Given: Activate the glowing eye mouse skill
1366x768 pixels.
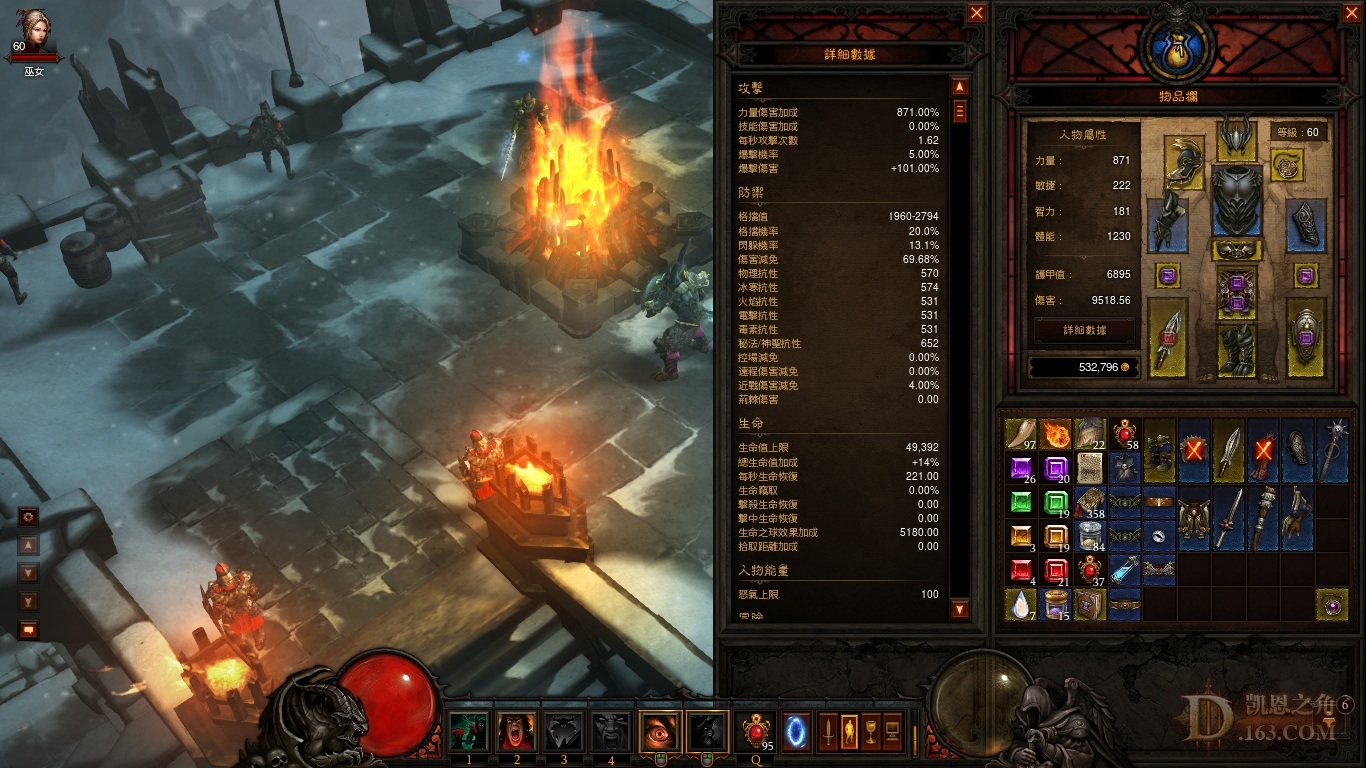Looking at the screenshot, I should click(660, 732).
